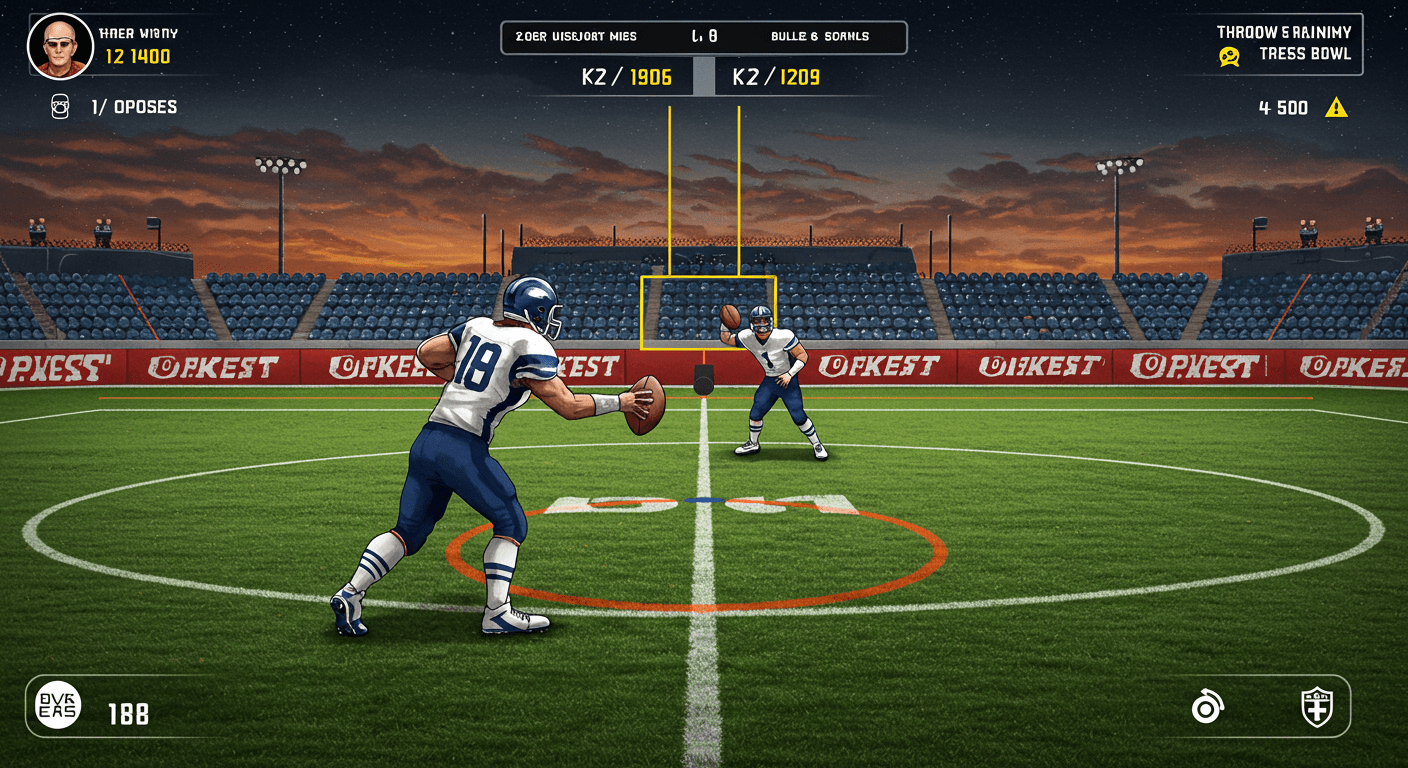Expand the top center scoreboard bar
Image resolution: width=1408 pixels, height=768 pixels.
coord(703,36)
